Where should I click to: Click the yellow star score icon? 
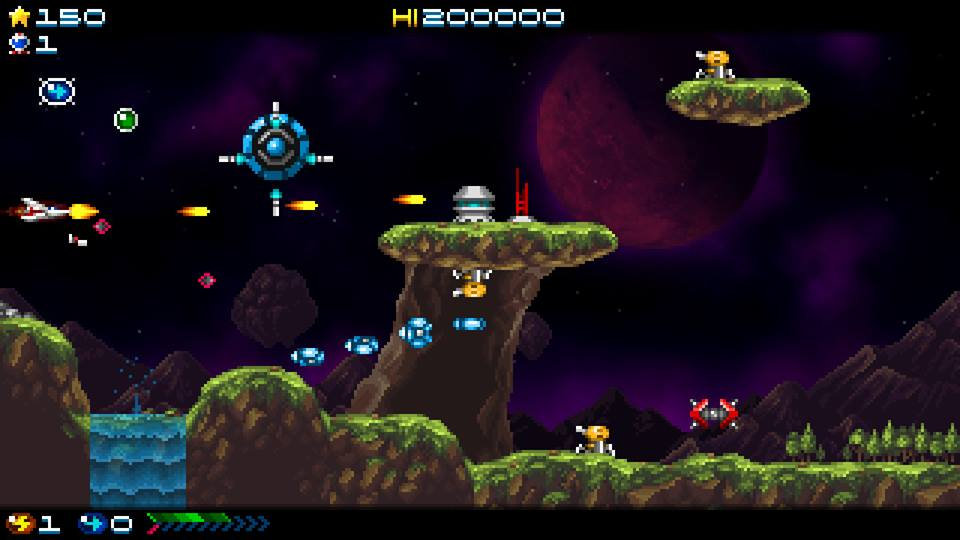pos(19,16)
